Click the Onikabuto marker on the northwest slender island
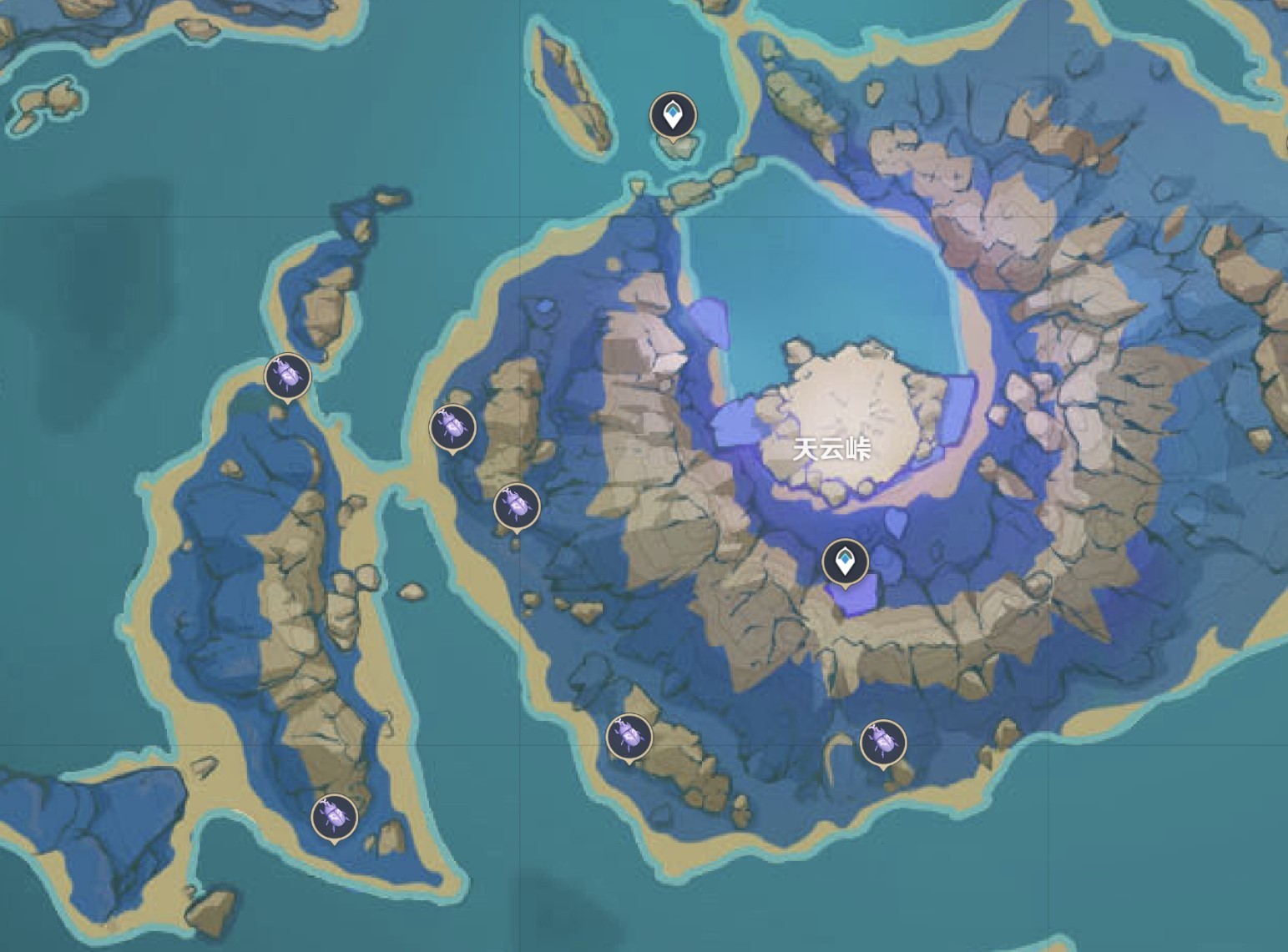Screen dimensions: 1288x952 [x=287, y=376]
